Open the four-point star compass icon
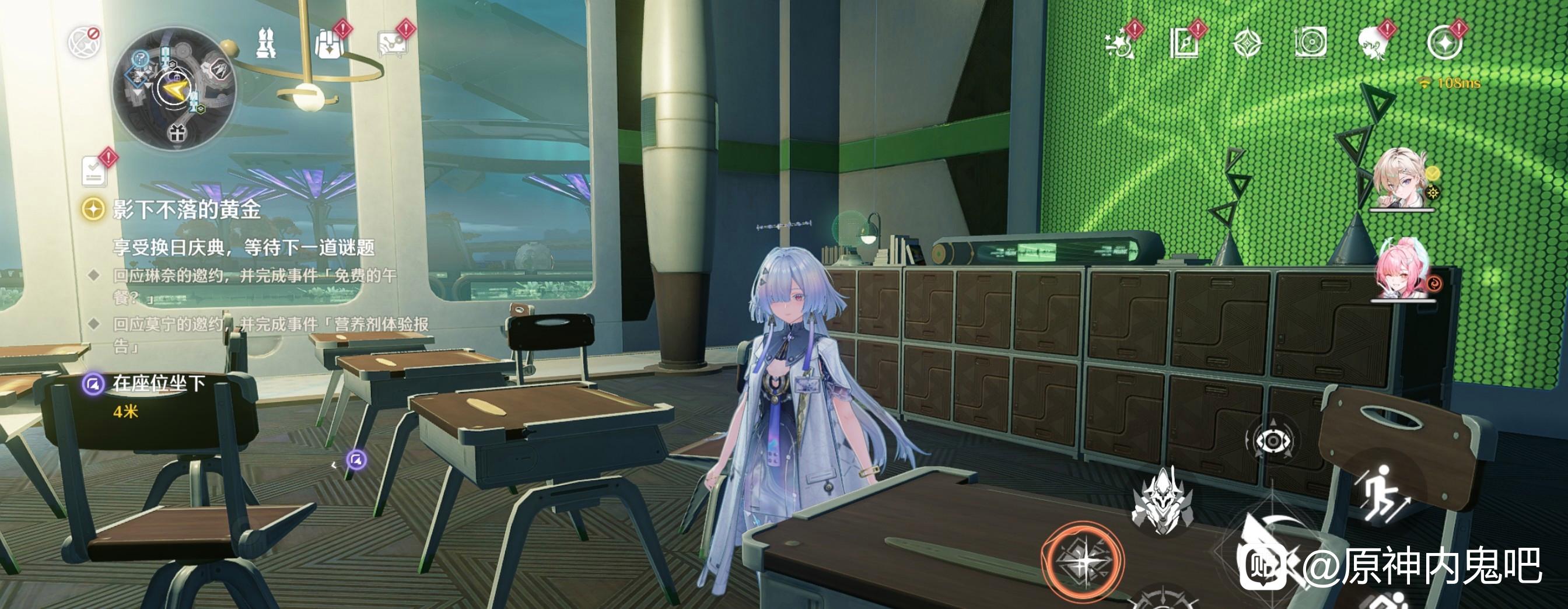1568x609 pixels. pos(1247,44)
